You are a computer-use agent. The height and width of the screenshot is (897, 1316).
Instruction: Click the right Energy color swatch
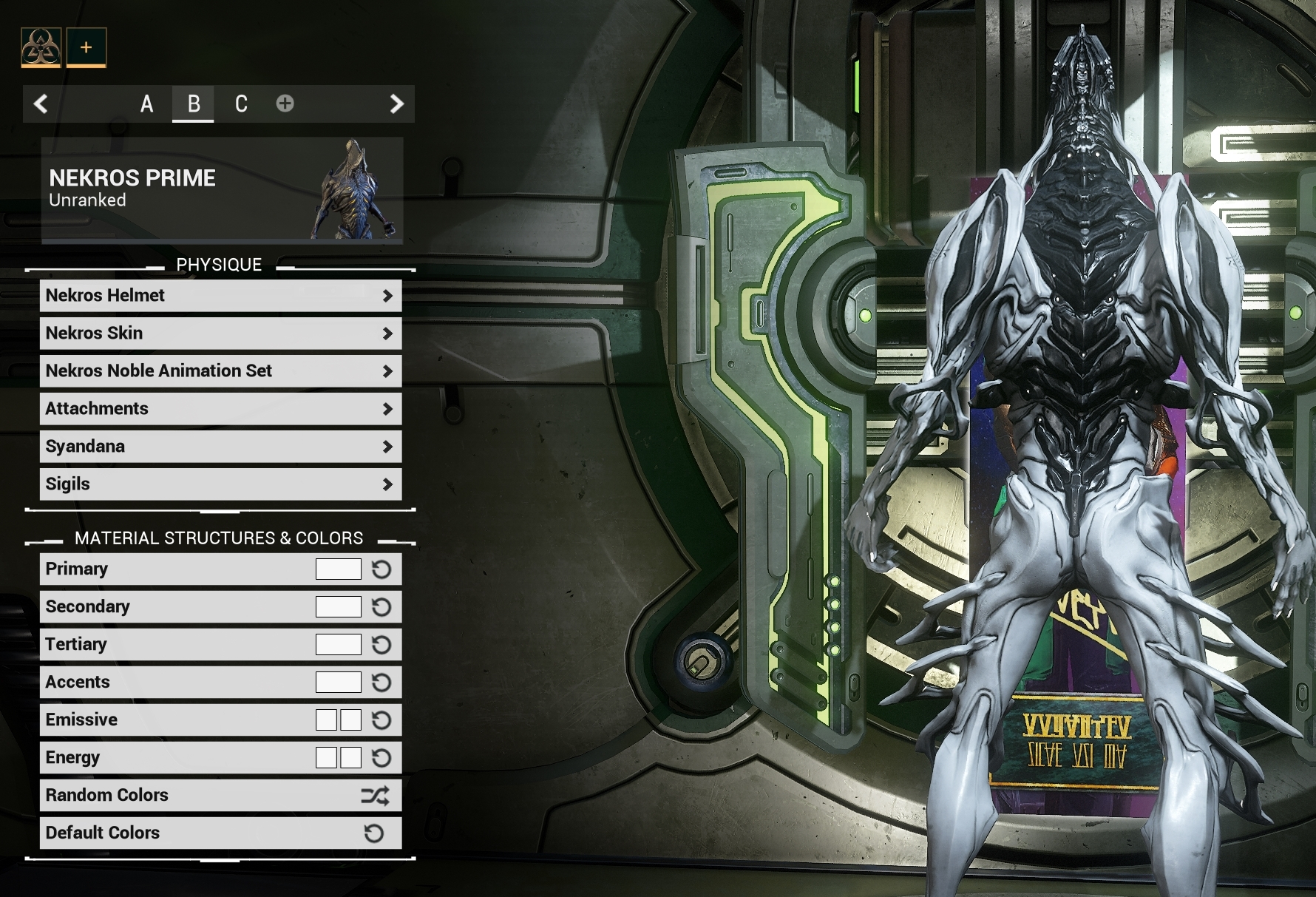point(349,757)
